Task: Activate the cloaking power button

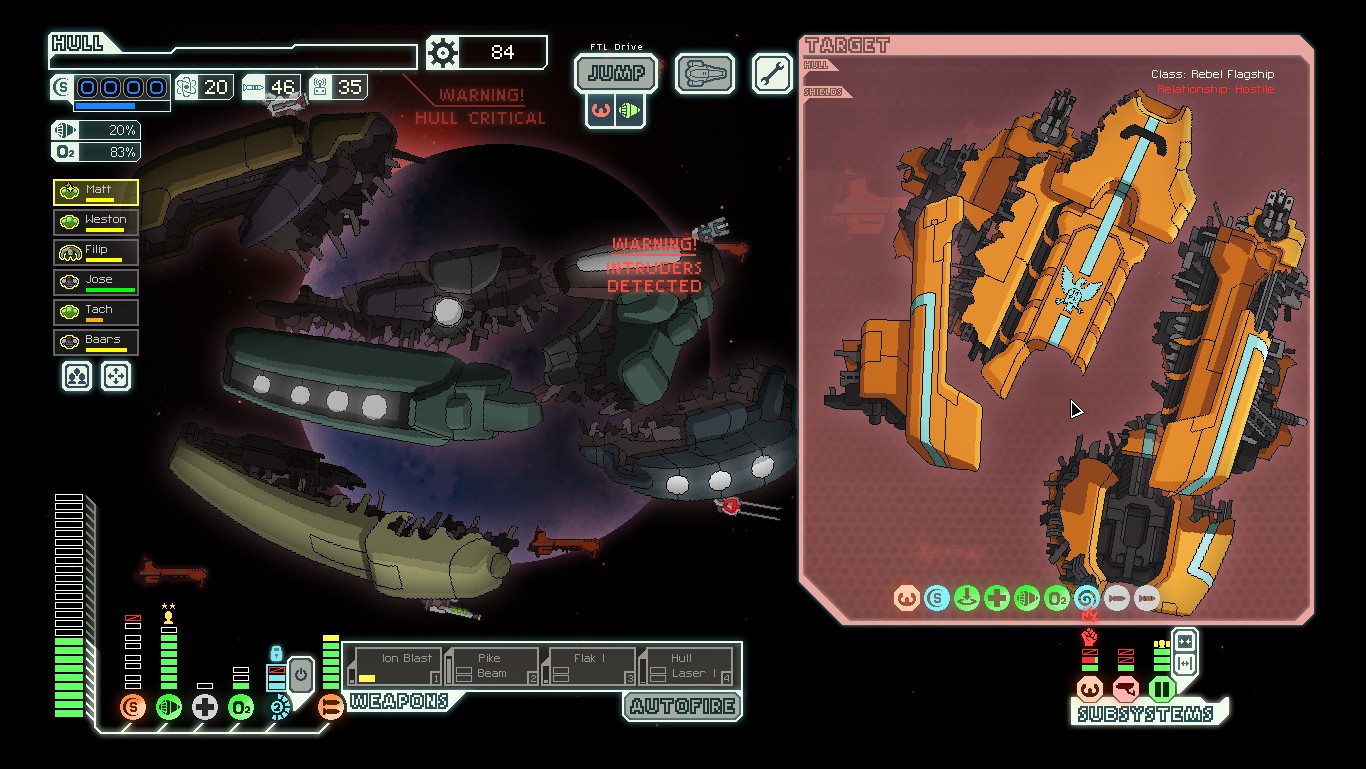Action: coord(301,676)
